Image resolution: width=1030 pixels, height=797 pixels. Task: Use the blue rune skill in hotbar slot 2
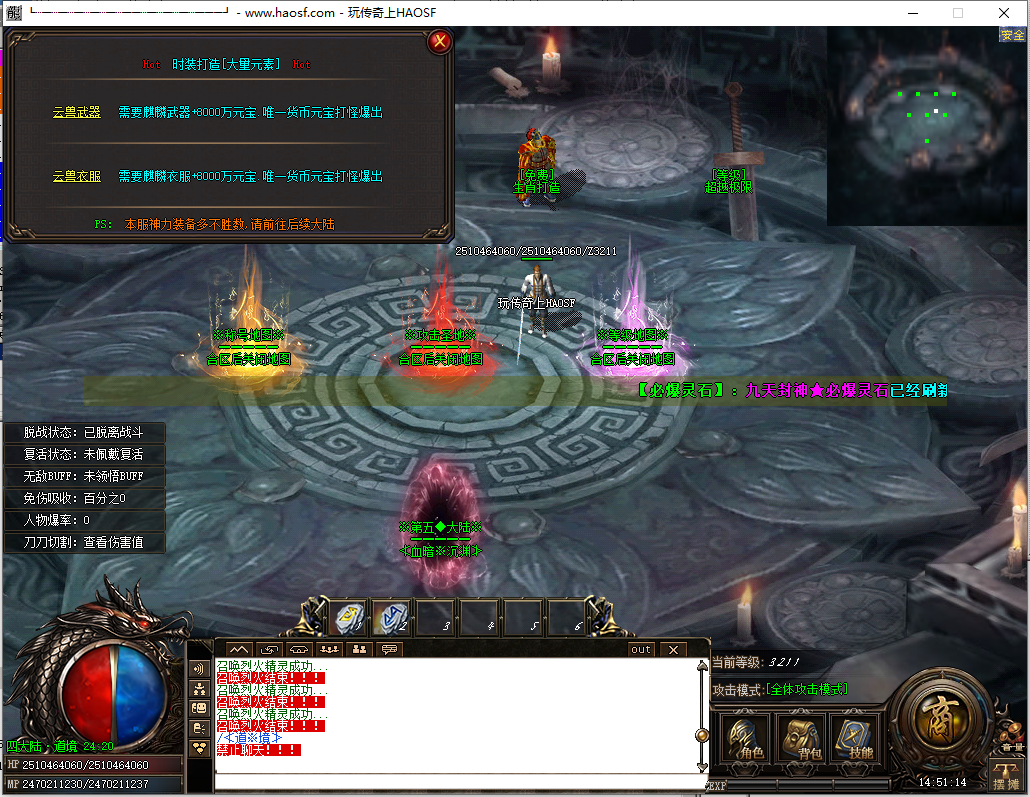(393, 618)
